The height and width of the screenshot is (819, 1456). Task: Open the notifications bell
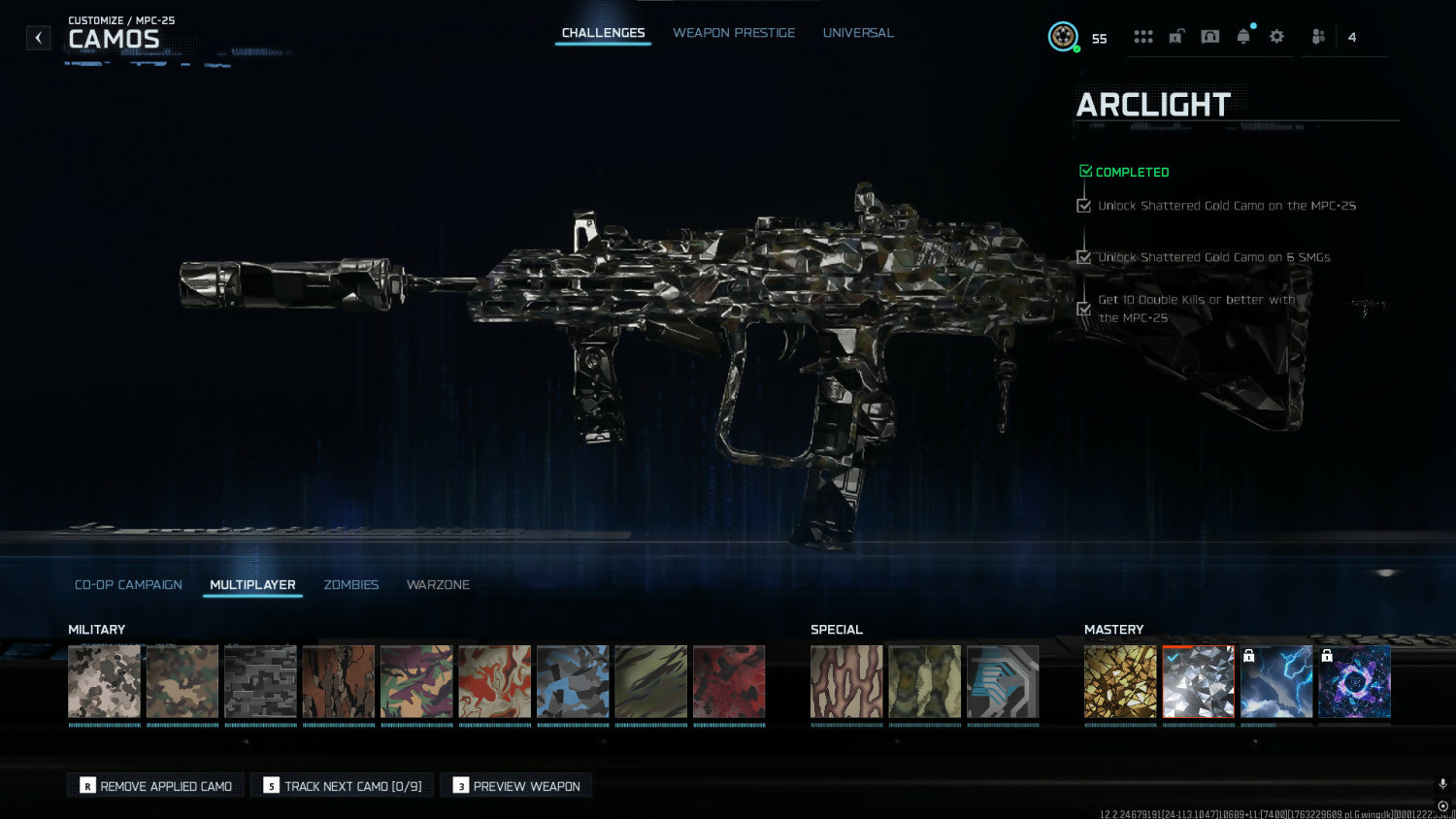[1243, 37]
